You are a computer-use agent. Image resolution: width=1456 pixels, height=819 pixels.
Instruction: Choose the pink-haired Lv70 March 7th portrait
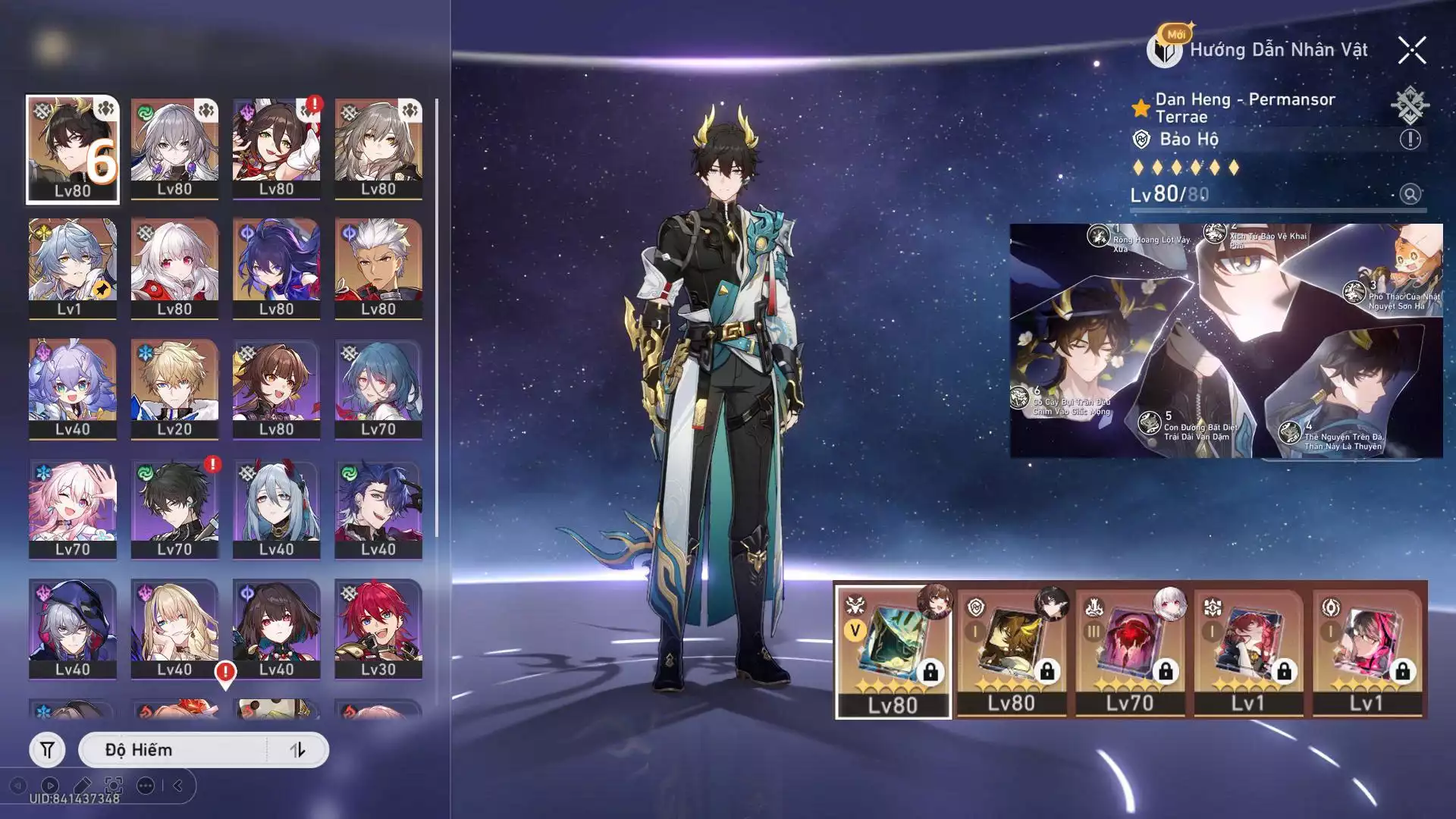pos(73,509)
